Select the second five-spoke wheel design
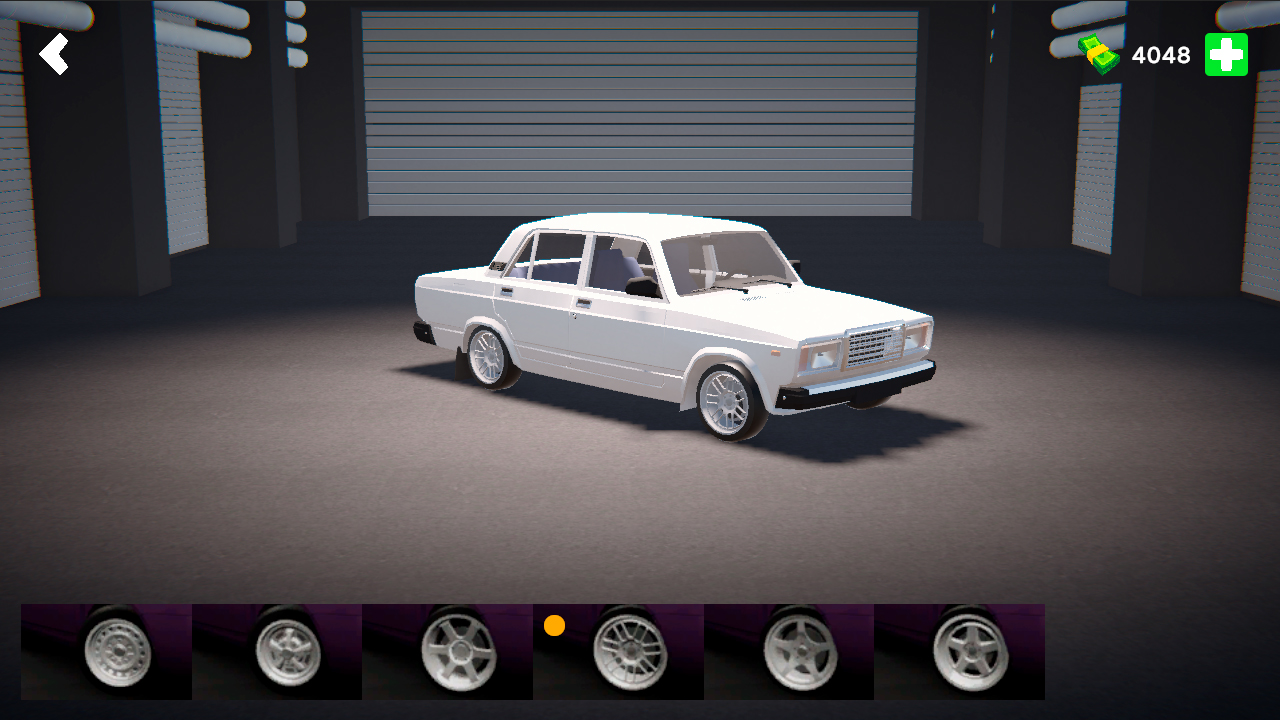Image resolution: width=1280 pixels, height=720 pixels. (x=278, y=650)
